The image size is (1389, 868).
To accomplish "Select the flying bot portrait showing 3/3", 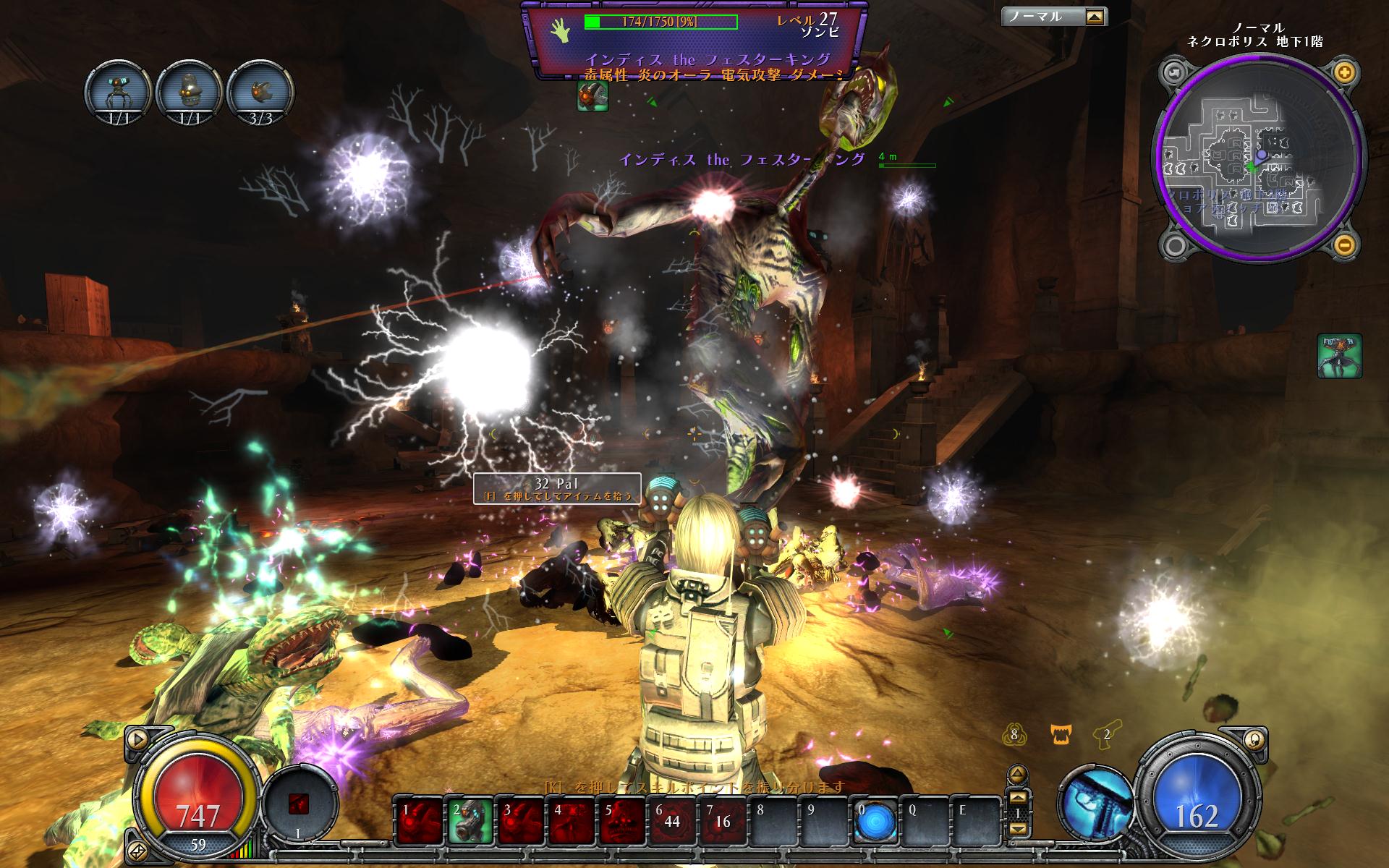I will point(260,93).
